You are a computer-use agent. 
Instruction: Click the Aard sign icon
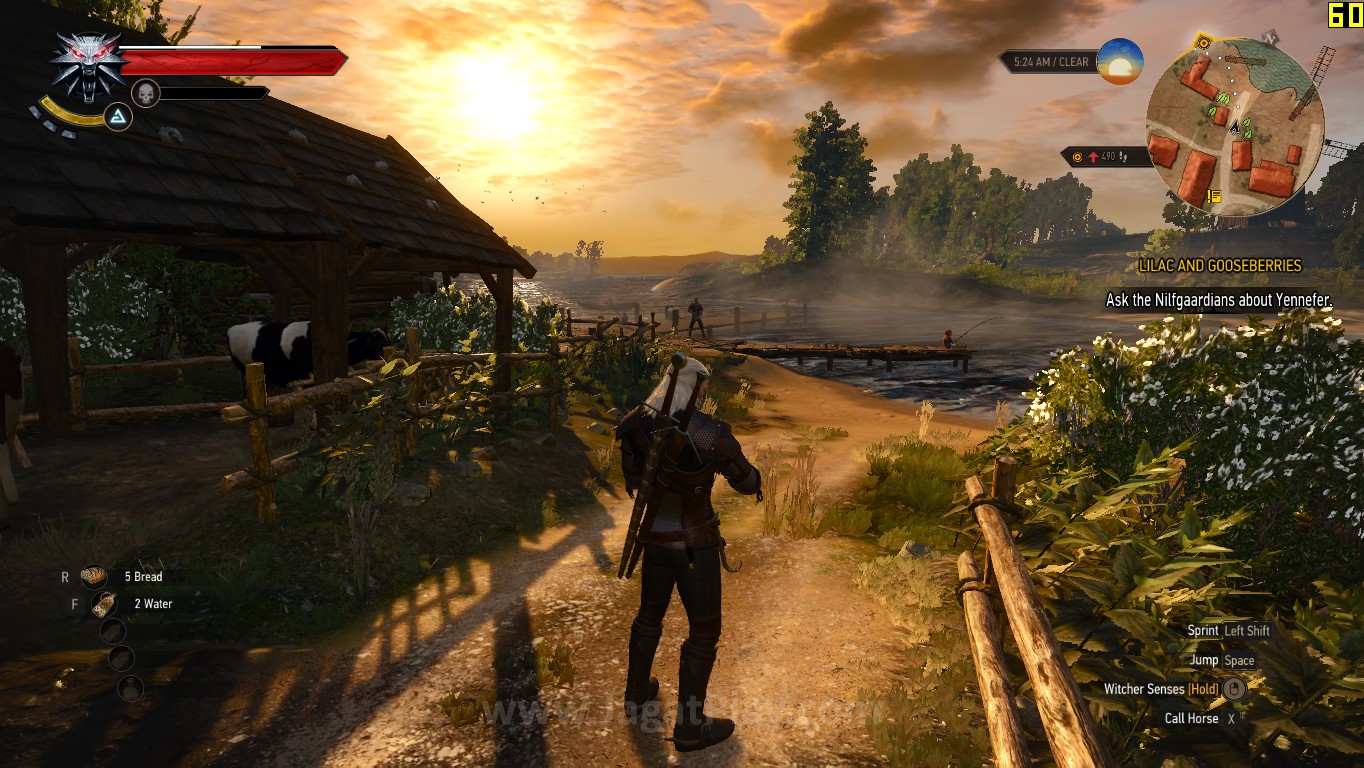tap(119, 118)
